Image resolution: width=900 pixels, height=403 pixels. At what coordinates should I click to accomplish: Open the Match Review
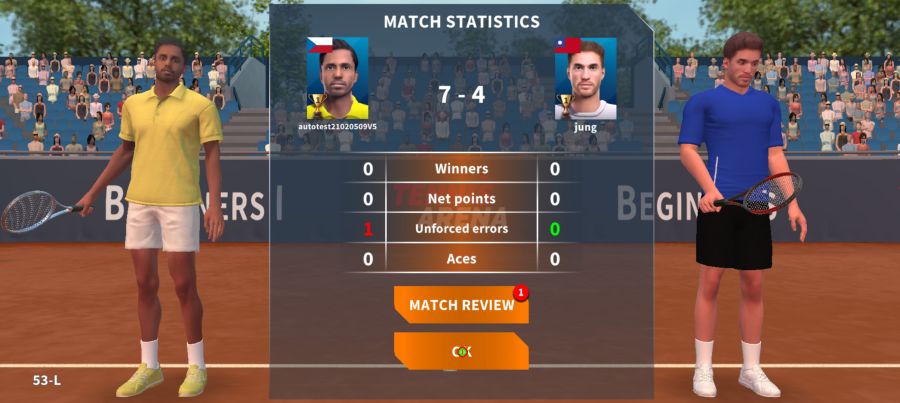pyautogui.click(x=461, y=305)
